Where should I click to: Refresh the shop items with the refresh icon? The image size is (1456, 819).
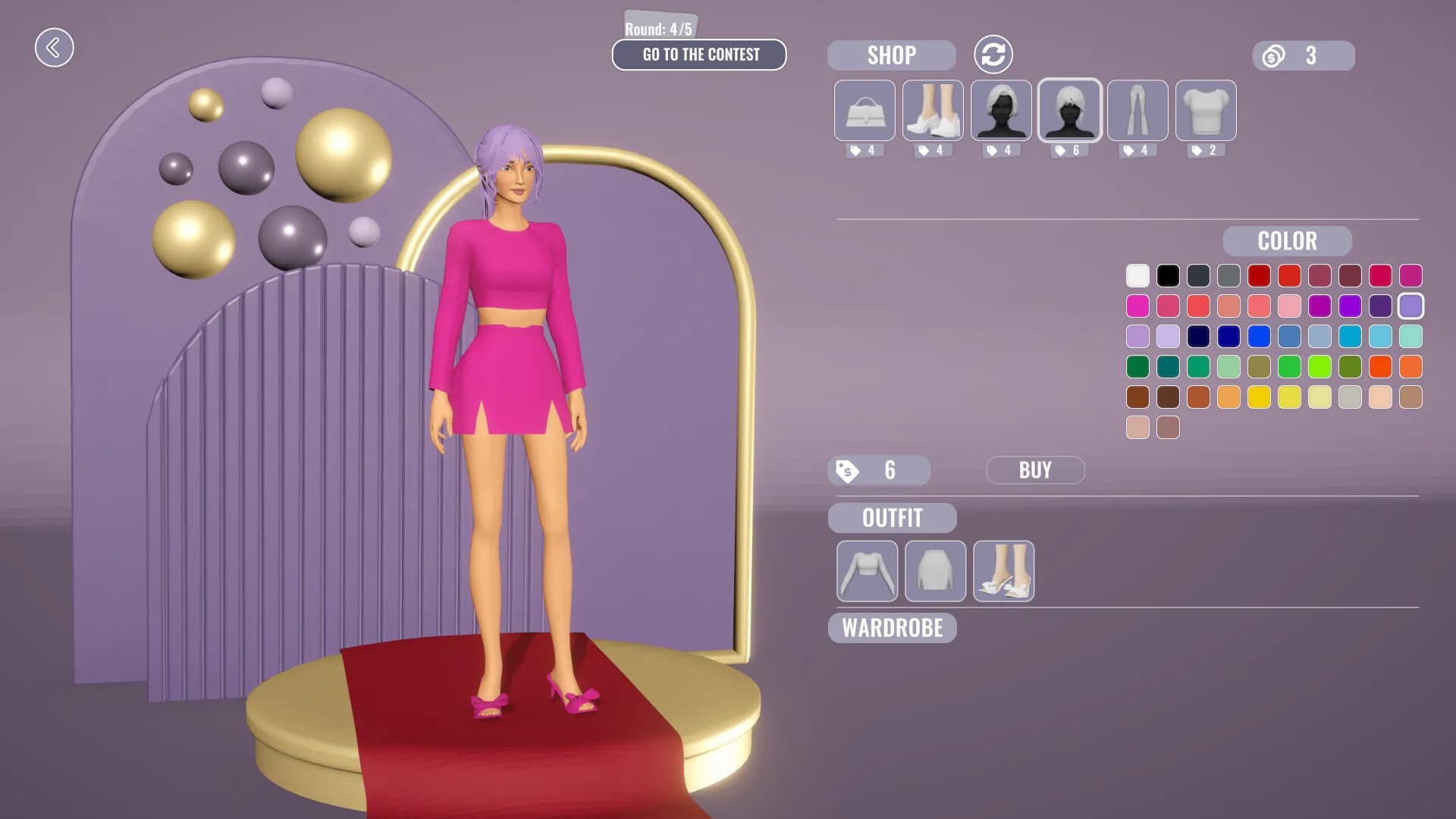coord(995,54)
